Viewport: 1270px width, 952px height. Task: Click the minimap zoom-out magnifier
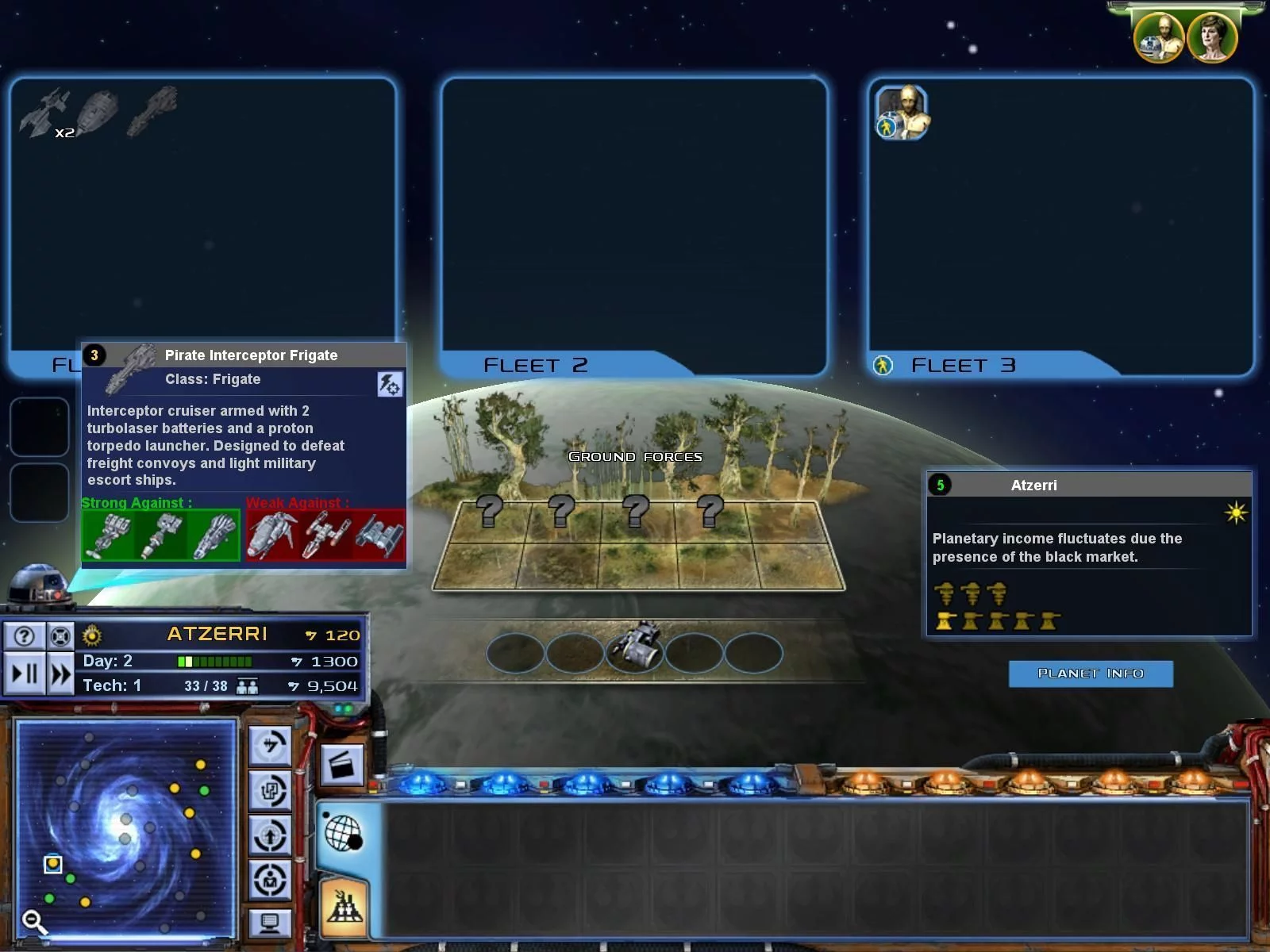point(33,921)
